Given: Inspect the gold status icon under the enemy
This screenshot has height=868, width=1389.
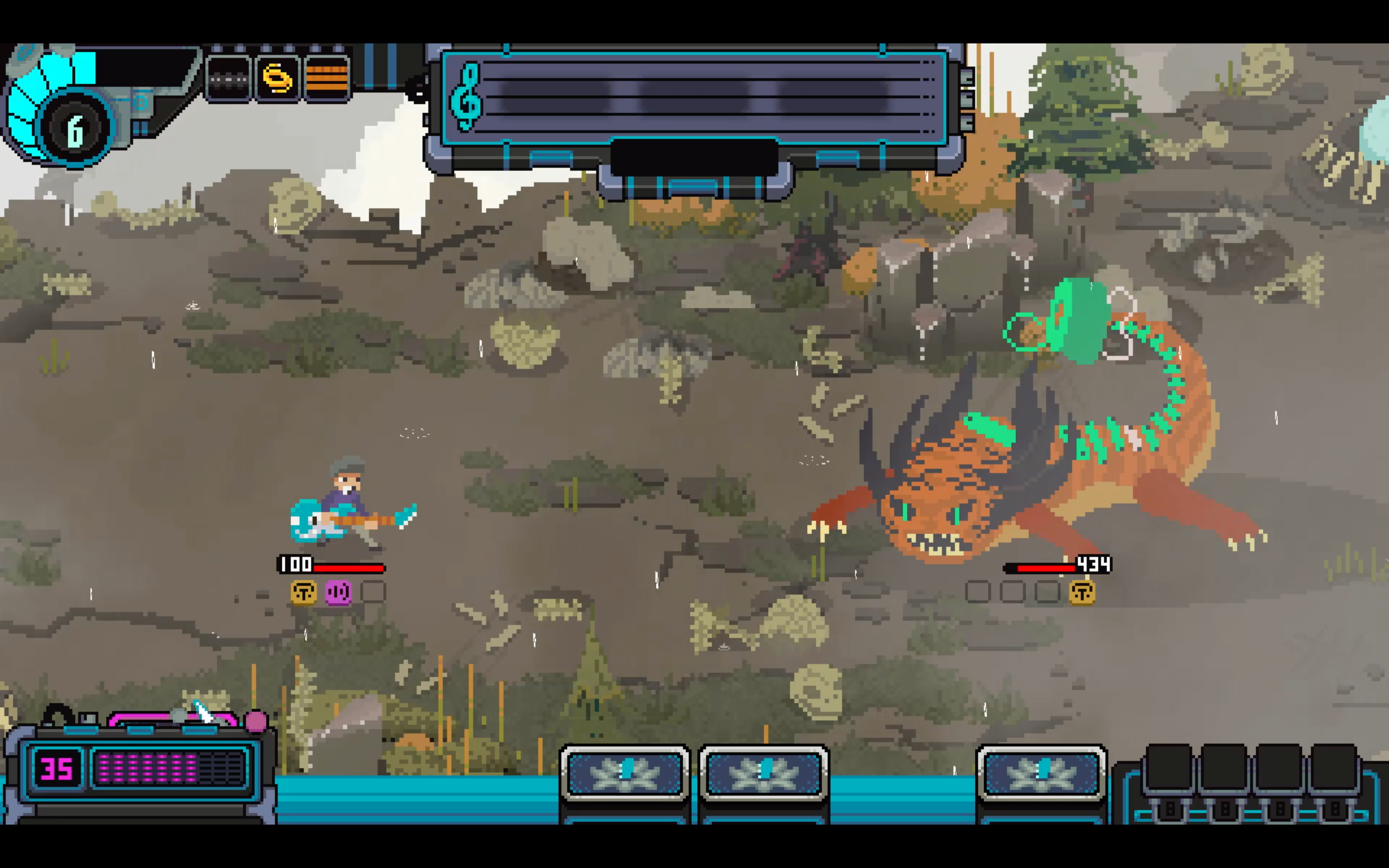Looking at the screenshot, I should click(x=1082, y=592).
